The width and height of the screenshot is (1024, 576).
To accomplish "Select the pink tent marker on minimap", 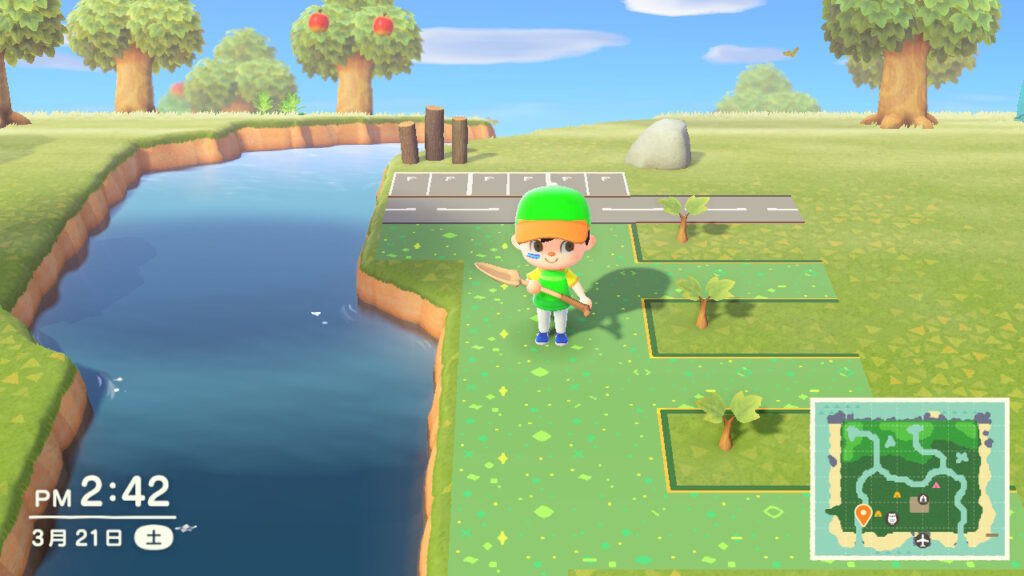I will [934, 484].
